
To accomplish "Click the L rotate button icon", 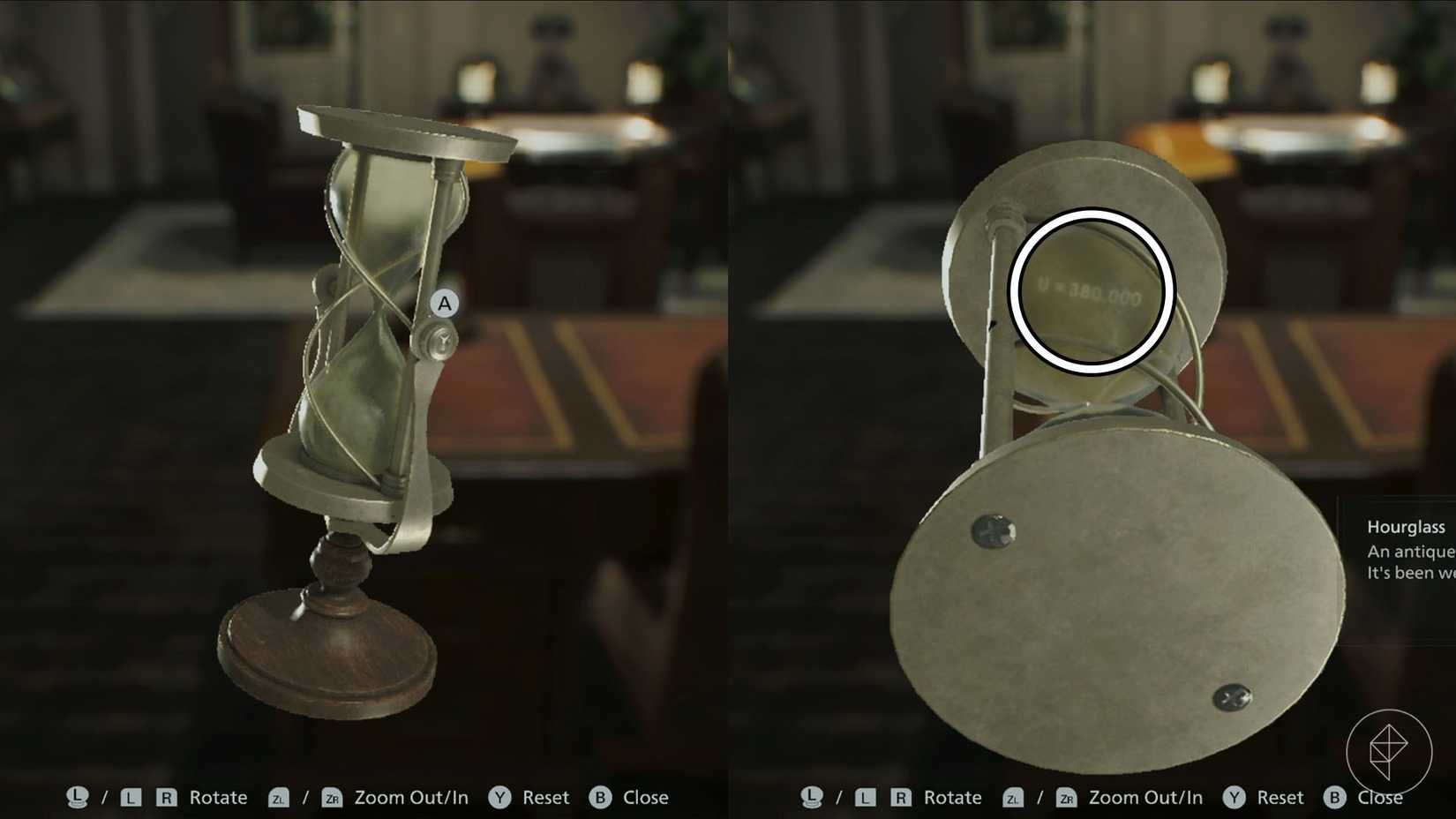I will click(132, 798).
